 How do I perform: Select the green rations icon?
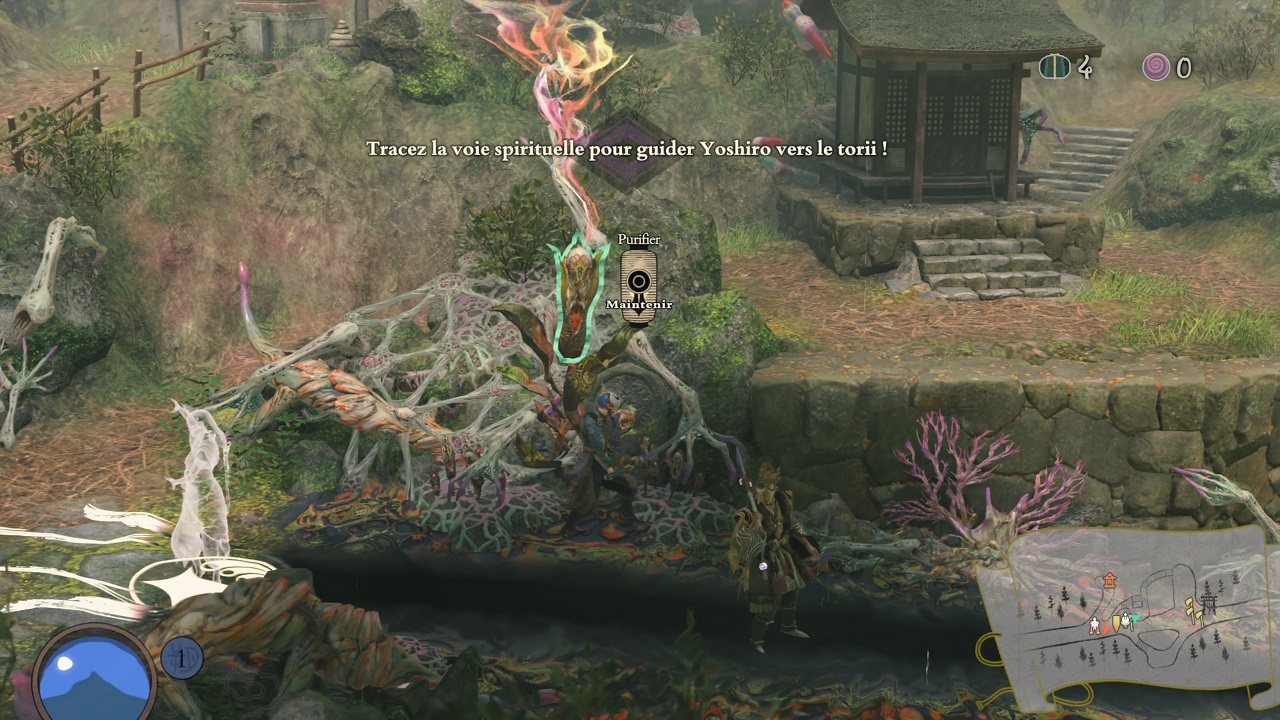point(1052,67)
